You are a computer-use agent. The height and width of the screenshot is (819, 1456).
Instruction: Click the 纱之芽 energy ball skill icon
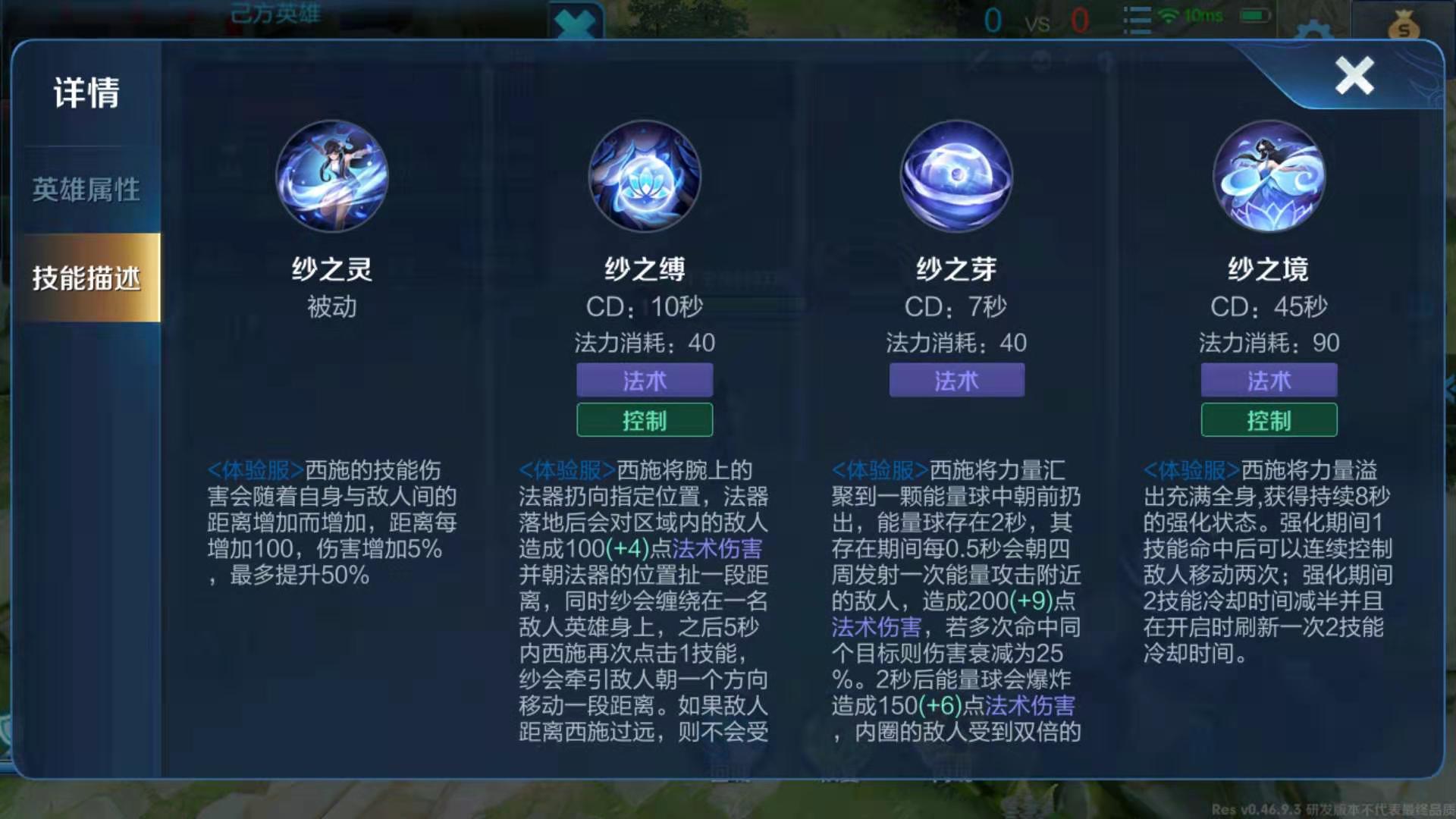point(956,176)
